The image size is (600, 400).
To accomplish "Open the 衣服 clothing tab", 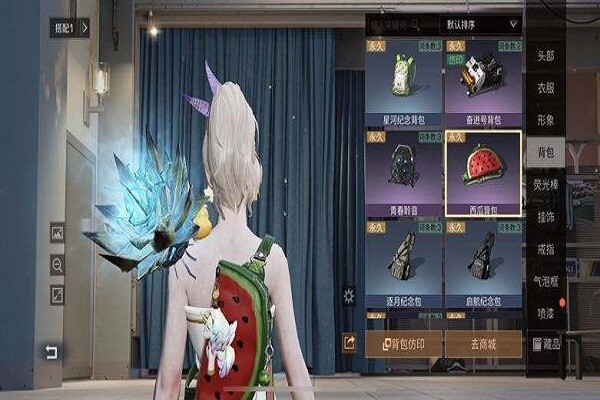I will pyautogui.click(x=545, y=88).
